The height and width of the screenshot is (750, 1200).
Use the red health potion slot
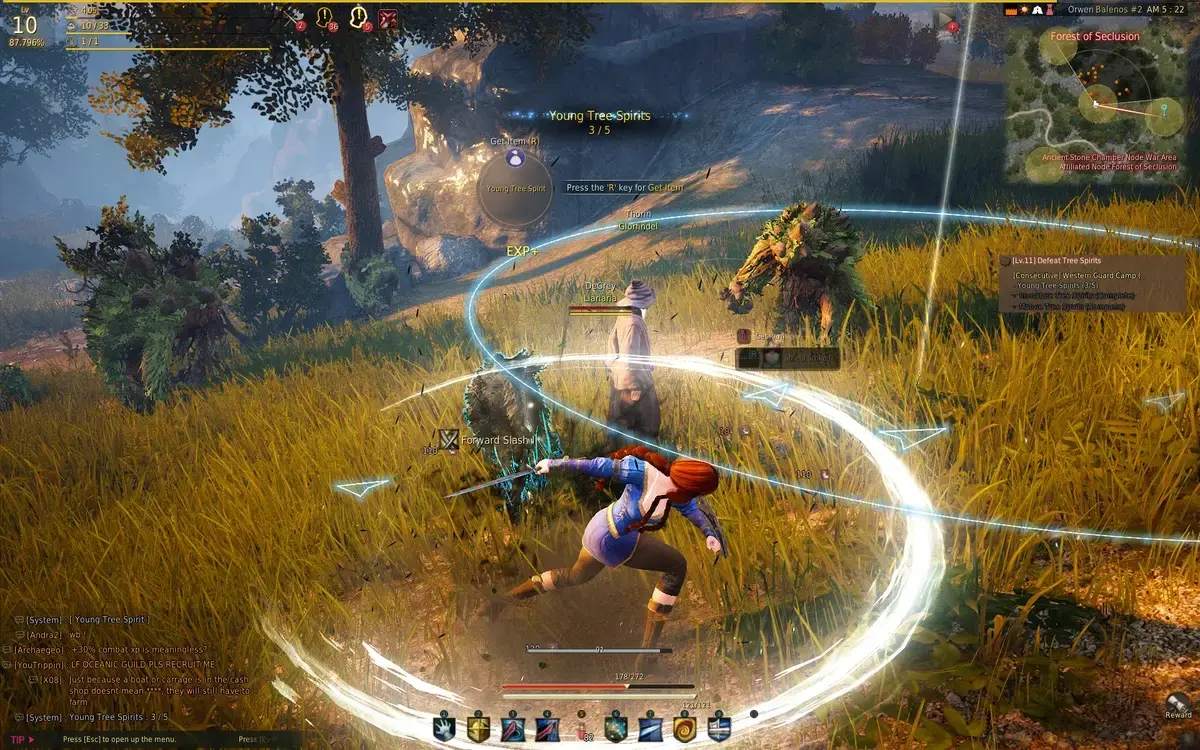pos(583,730)
